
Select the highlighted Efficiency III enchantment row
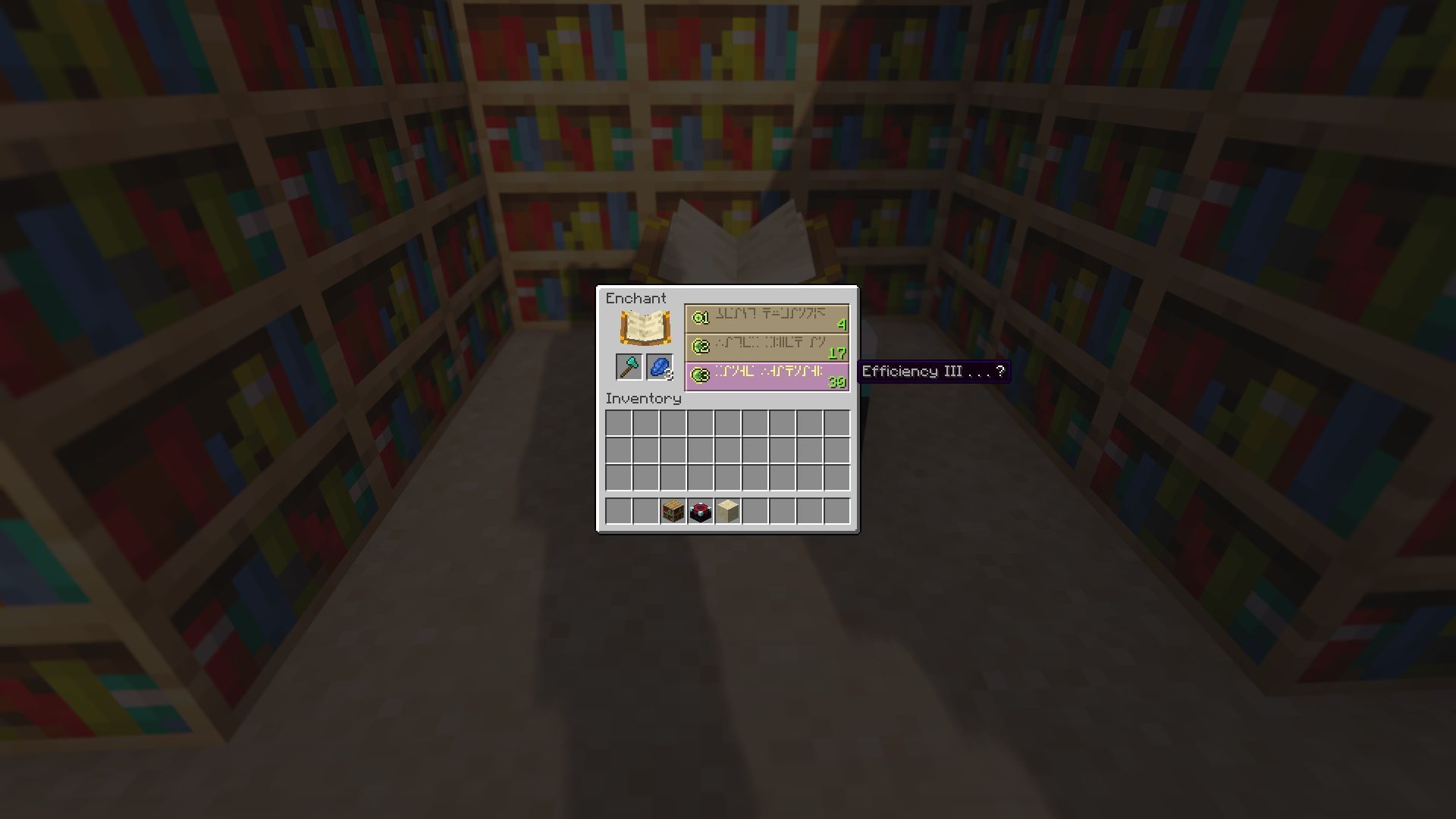[766, 376]
